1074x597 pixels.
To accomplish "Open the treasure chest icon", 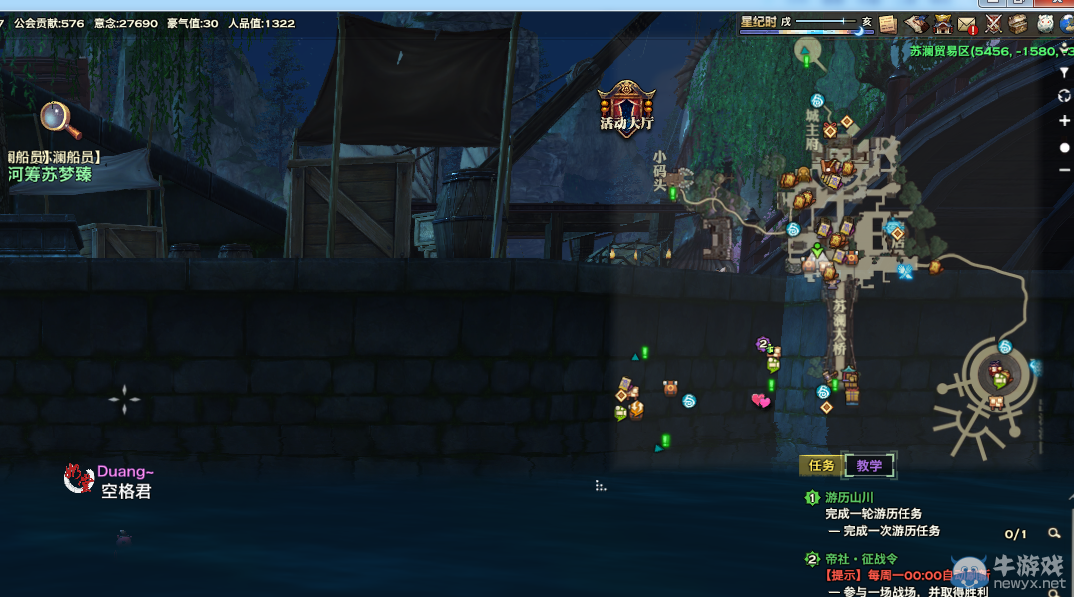I will [x=1018, y=24].
